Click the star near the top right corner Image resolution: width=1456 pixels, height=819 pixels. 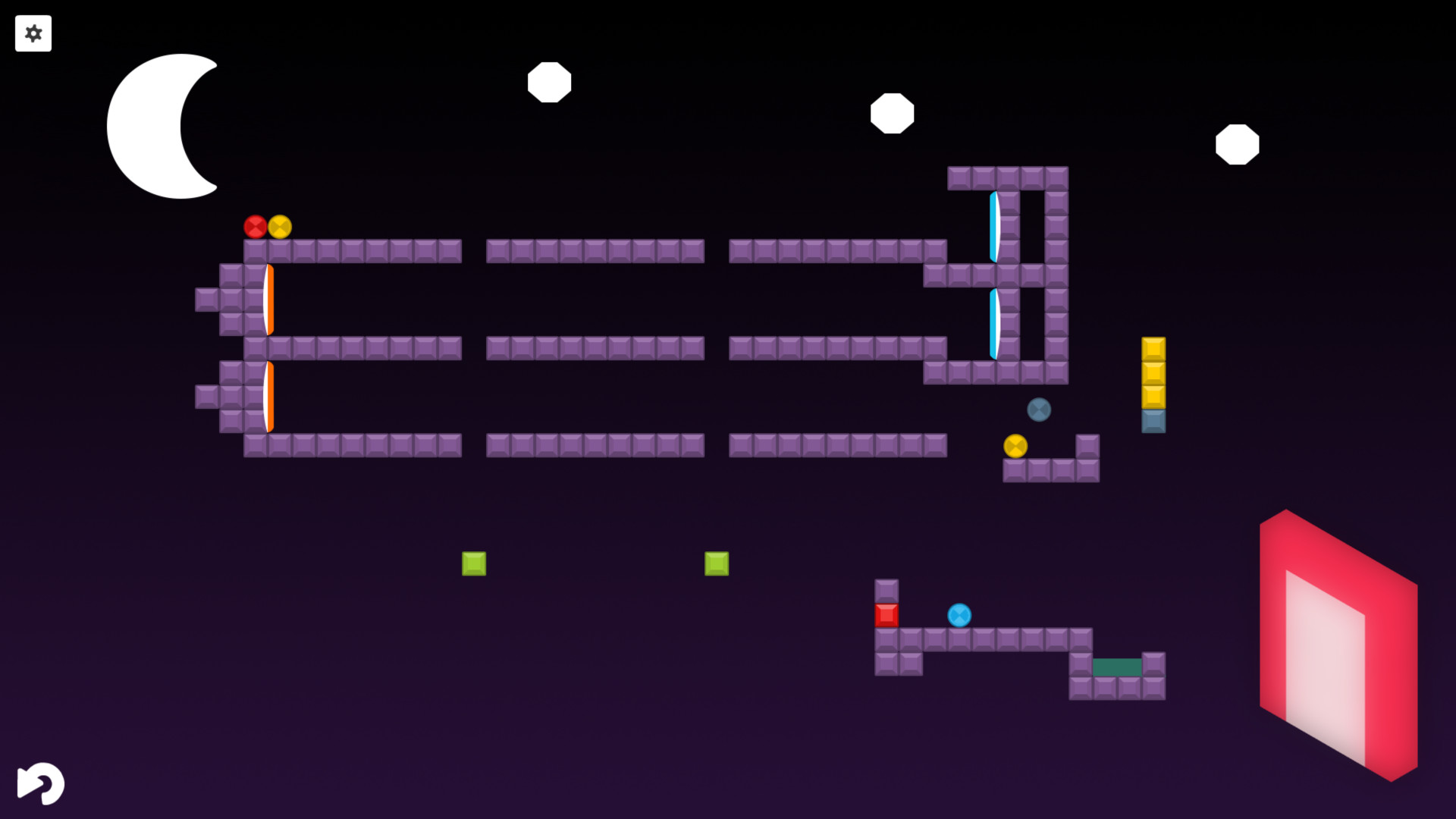pyautogui.click(x=1238, y=145)
